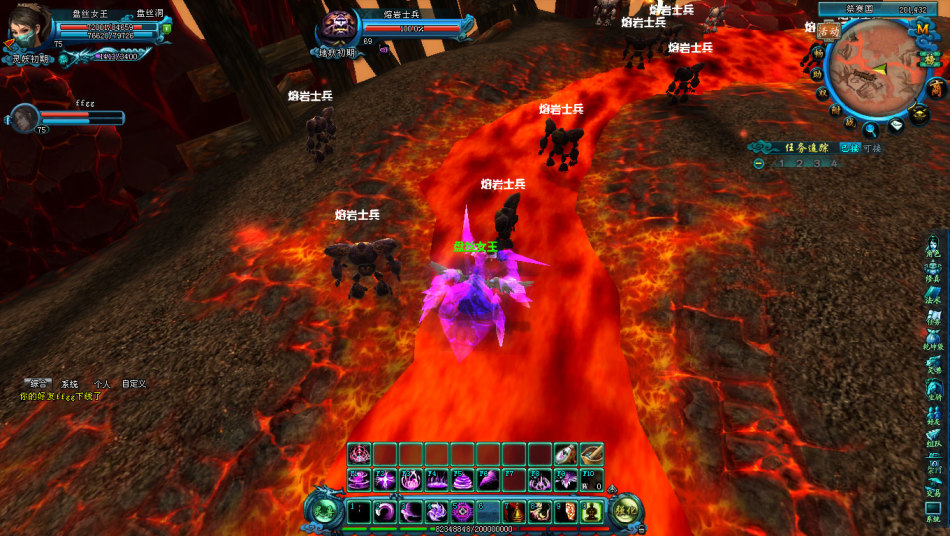The width and height of the screenshot is (950, 536).
Task: Switch to the 可接 available quests tab
Action: (x=872, y=147)
